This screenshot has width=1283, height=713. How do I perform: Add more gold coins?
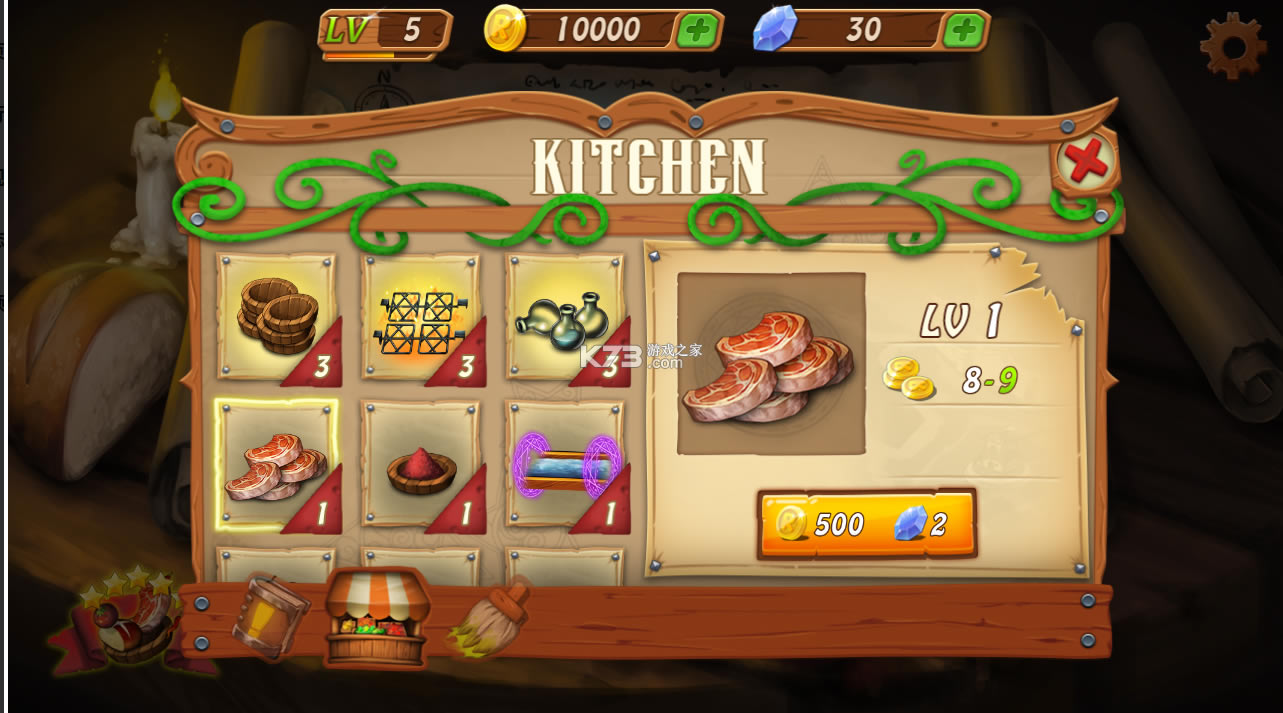tap(698, 31)
